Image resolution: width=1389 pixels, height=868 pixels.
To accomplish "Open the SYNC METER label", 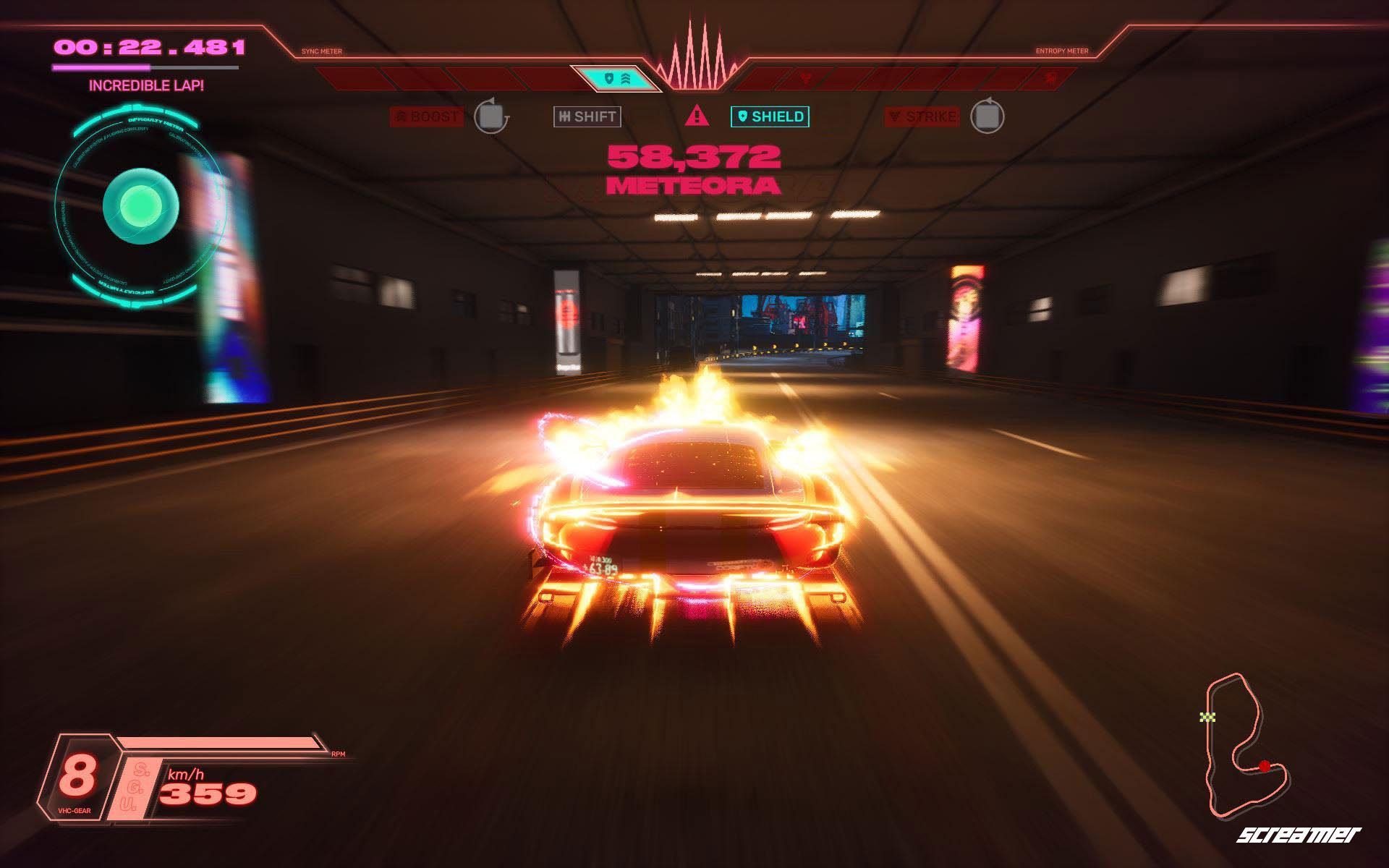I will [x=321, y=51].
